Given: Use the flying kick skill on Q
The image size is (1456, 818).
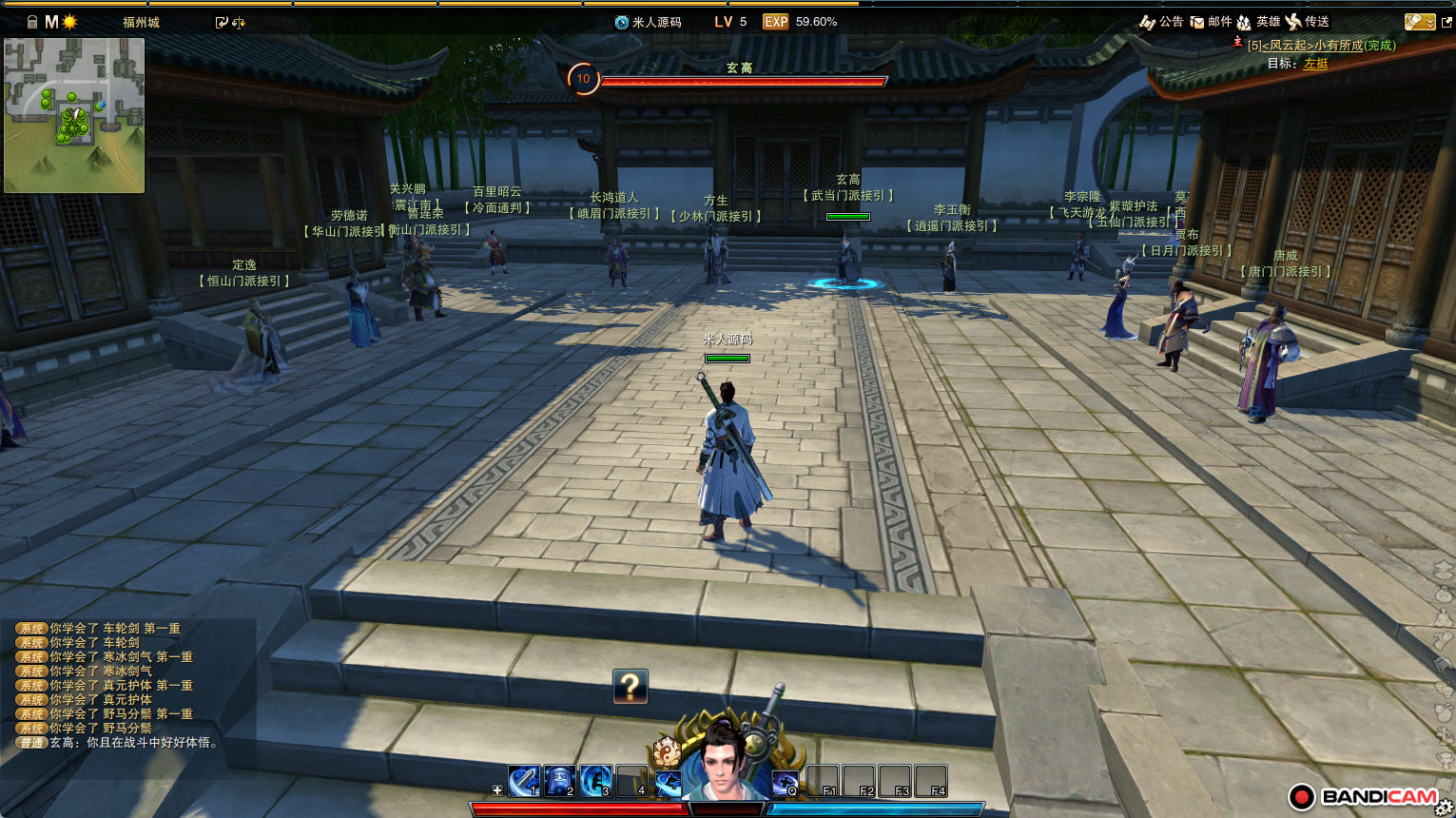Looking at the screenshot, I should click(x=785, y=783).
